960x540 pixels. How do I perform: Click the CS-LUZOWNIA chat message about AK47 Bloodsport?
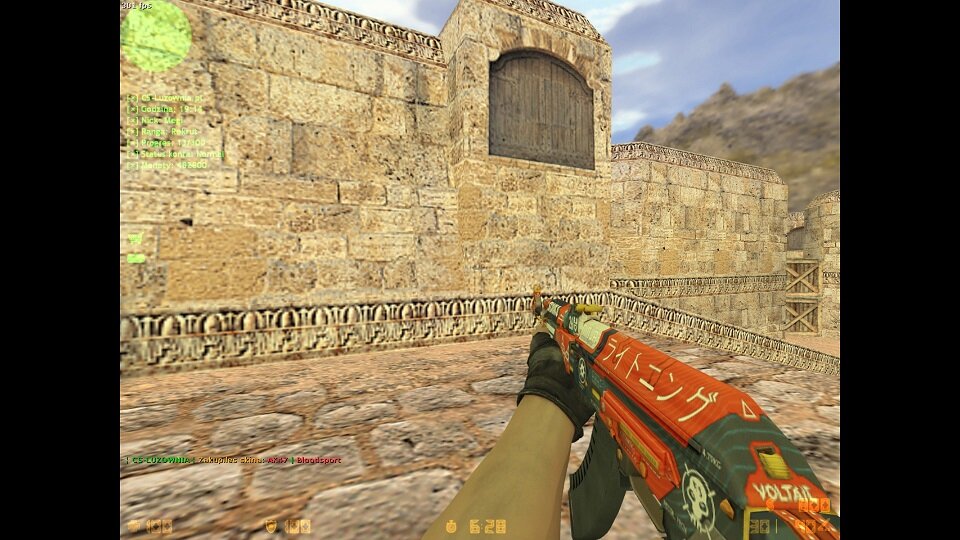234,460
